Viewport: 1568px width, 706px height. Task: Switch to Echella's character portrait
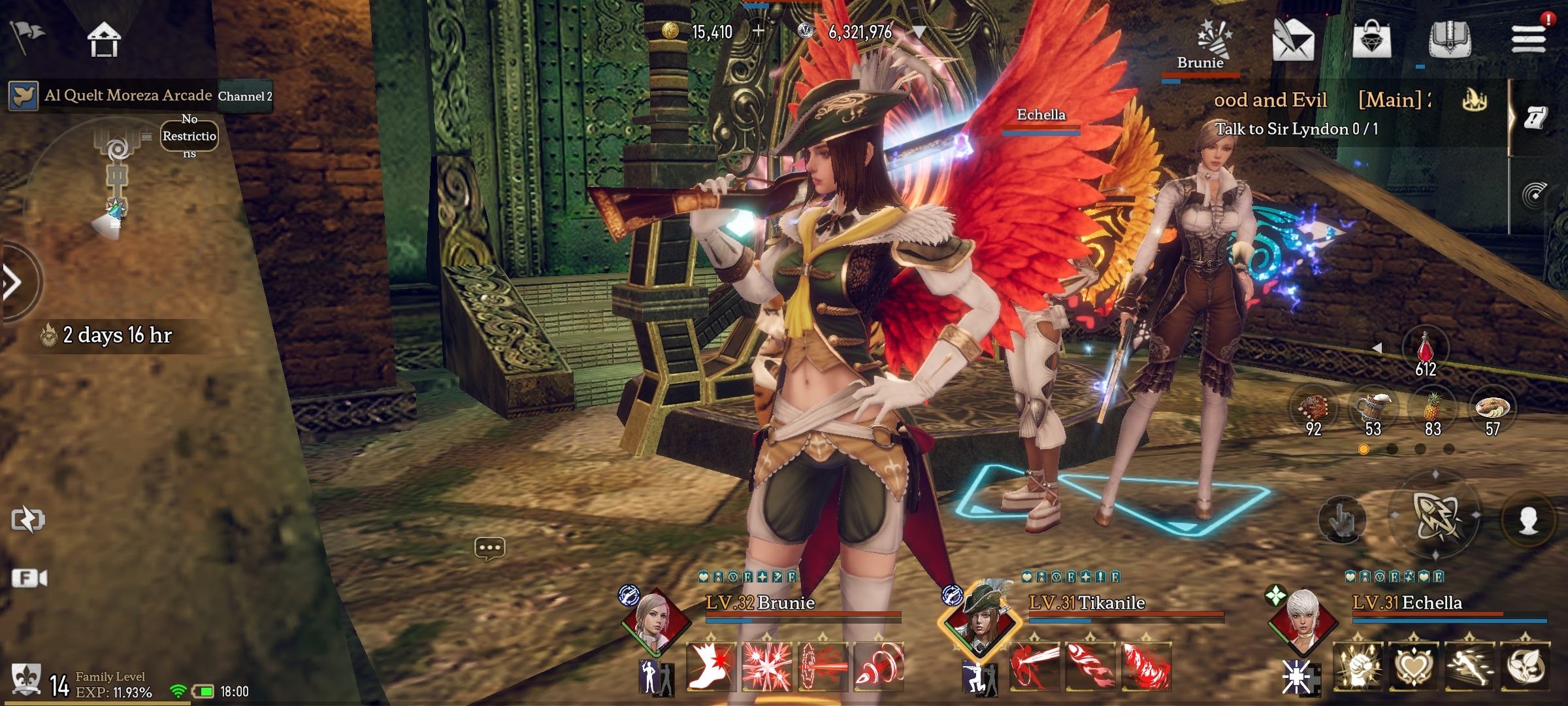(x=1301, y=621)
